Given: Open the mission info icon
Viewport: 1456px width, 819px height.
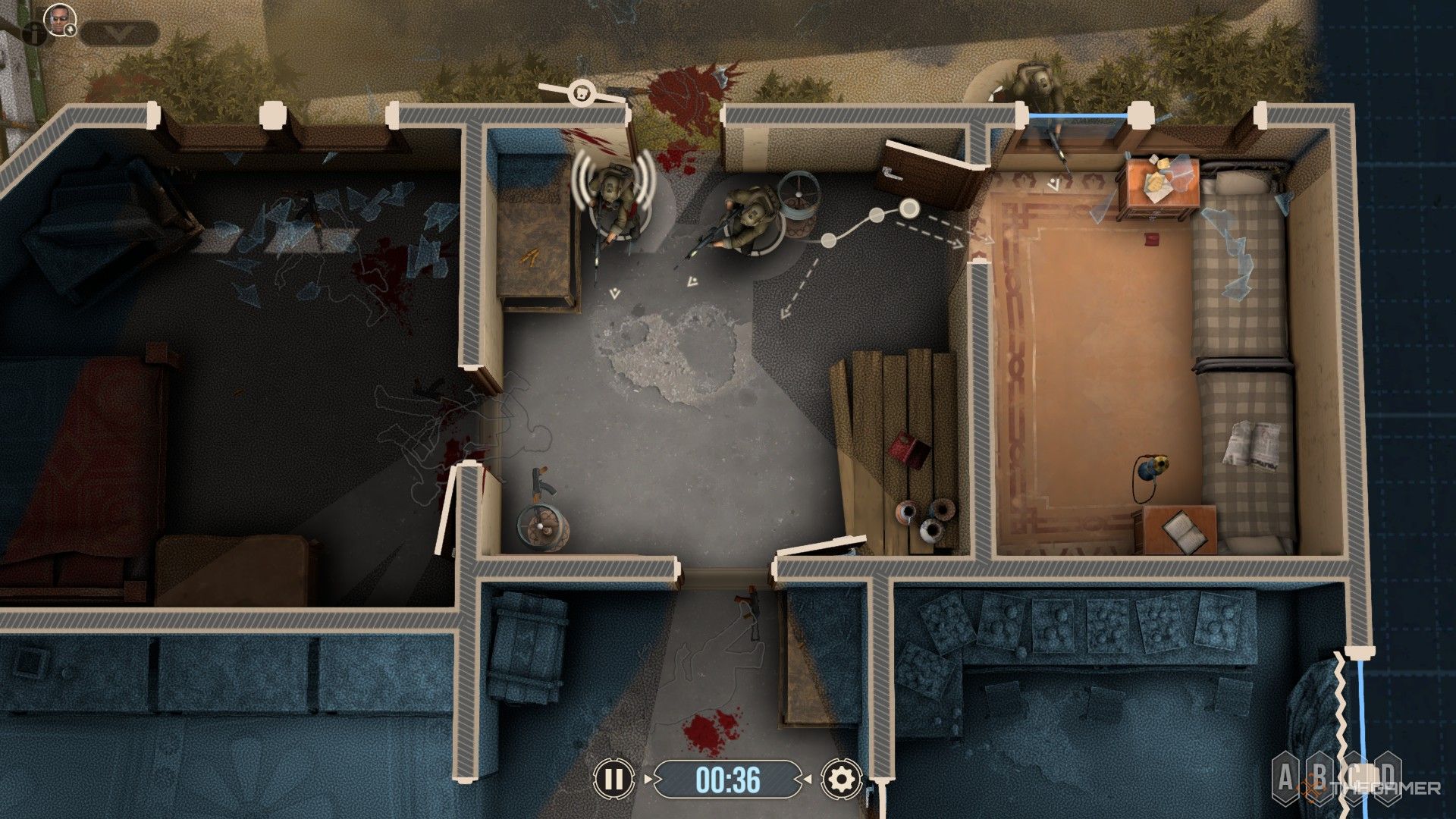Looking at the screenshot, I should click(x=33, y=32).
